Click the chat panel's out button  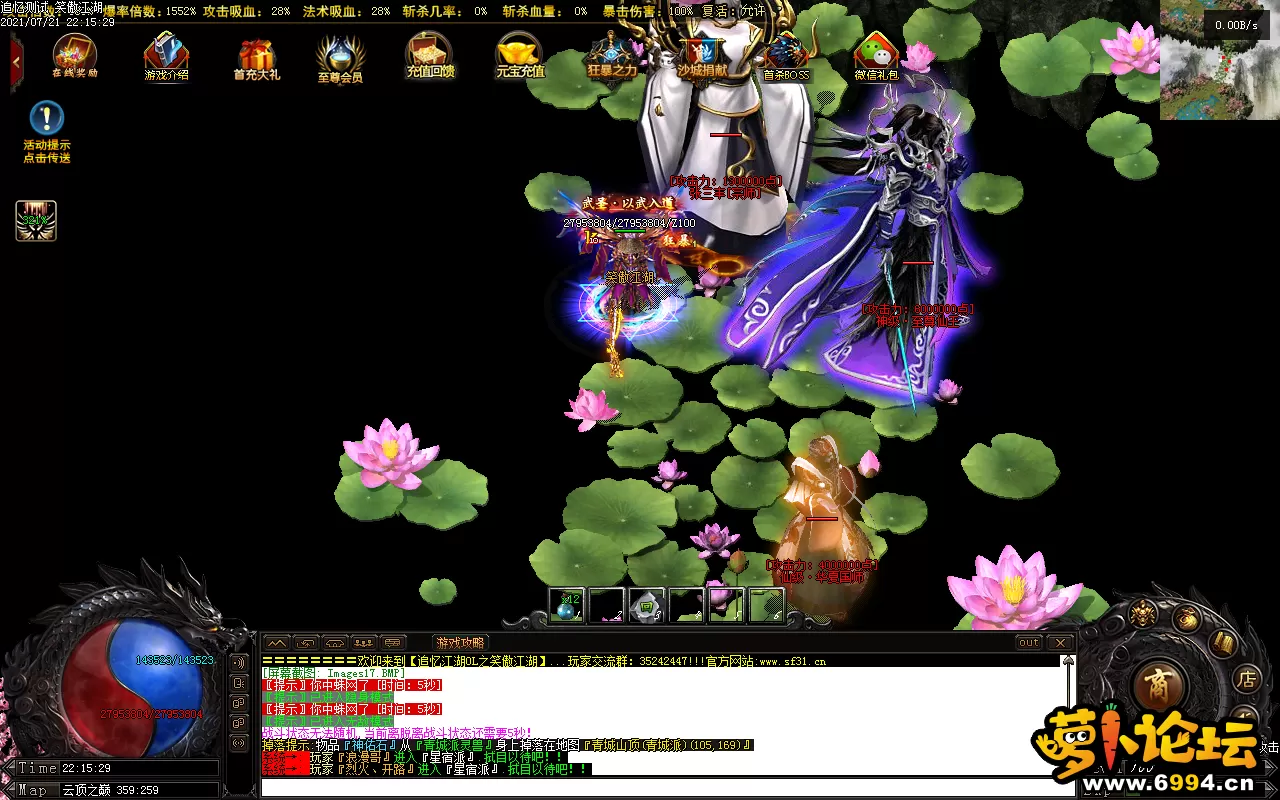1028,642
